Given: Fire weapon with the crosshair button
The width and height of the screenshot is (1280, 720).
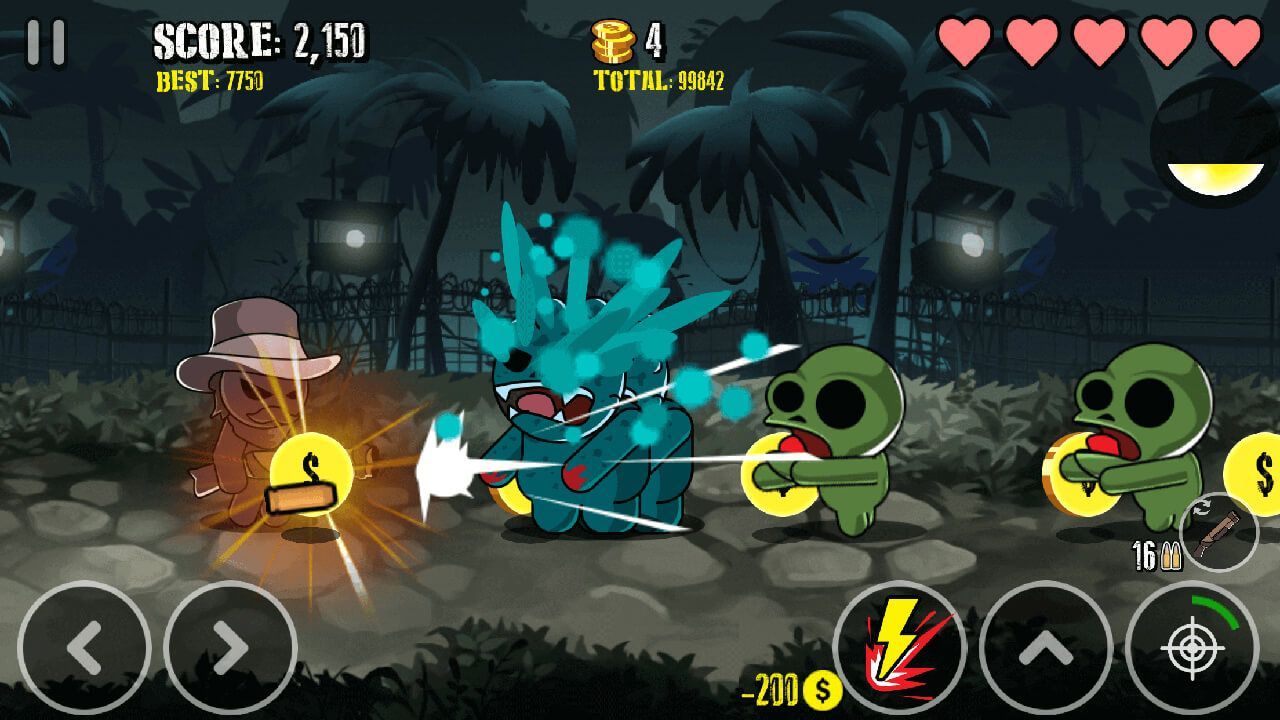Looking at the screenshot, I should click(1192, 648).
